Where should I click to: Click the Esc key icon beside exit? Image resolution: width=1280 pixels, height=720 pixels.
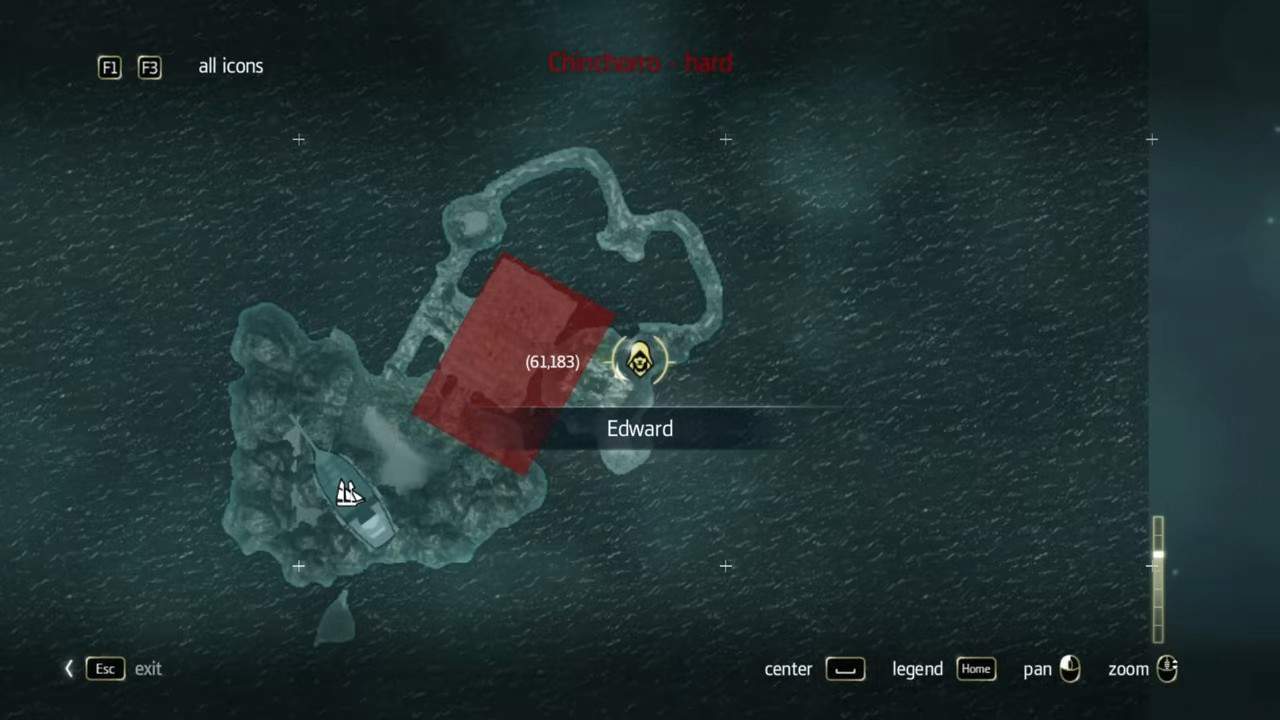(x=105, y=669)
